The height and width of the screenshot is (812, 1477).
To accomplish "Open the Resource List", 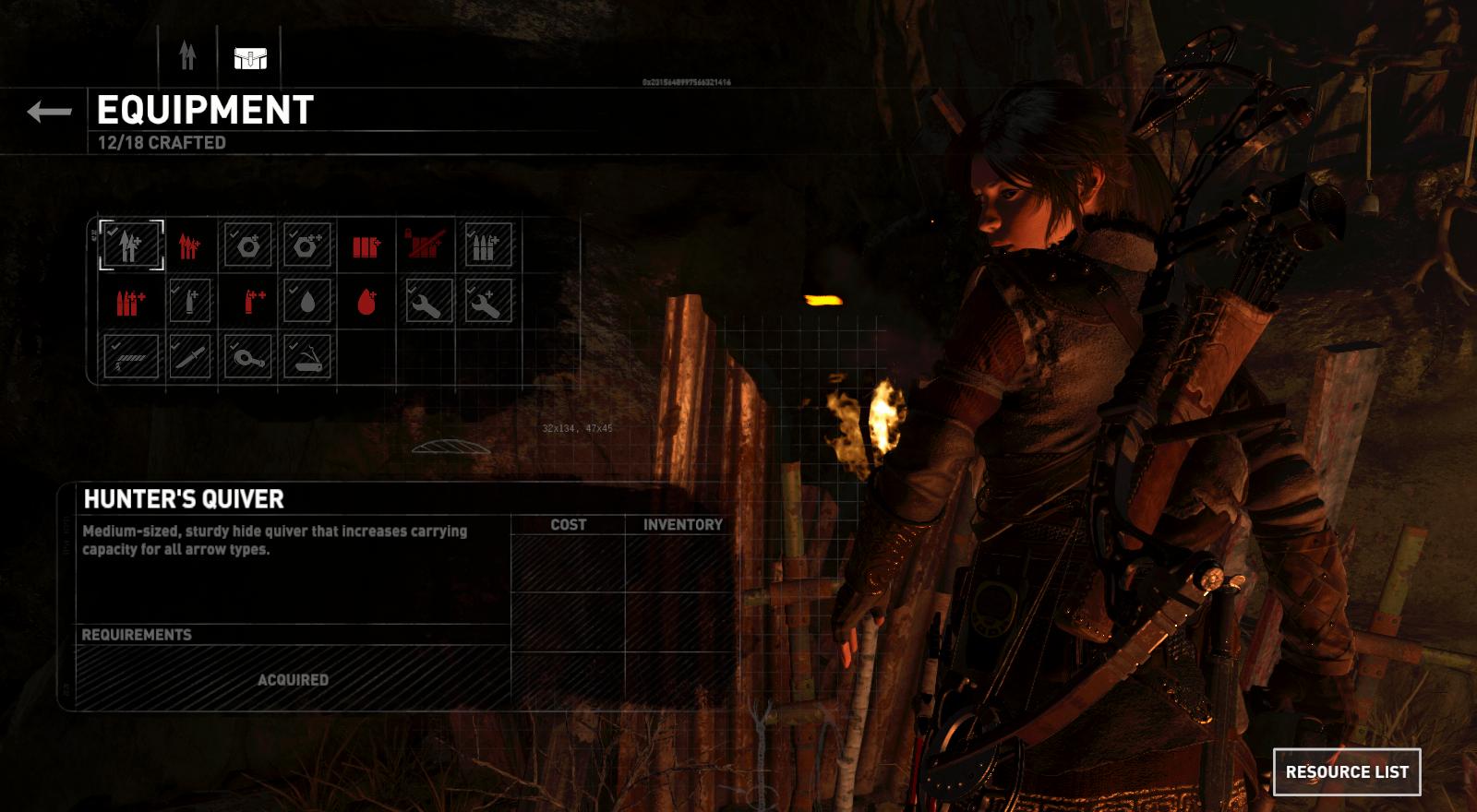I will (1346, 771).
